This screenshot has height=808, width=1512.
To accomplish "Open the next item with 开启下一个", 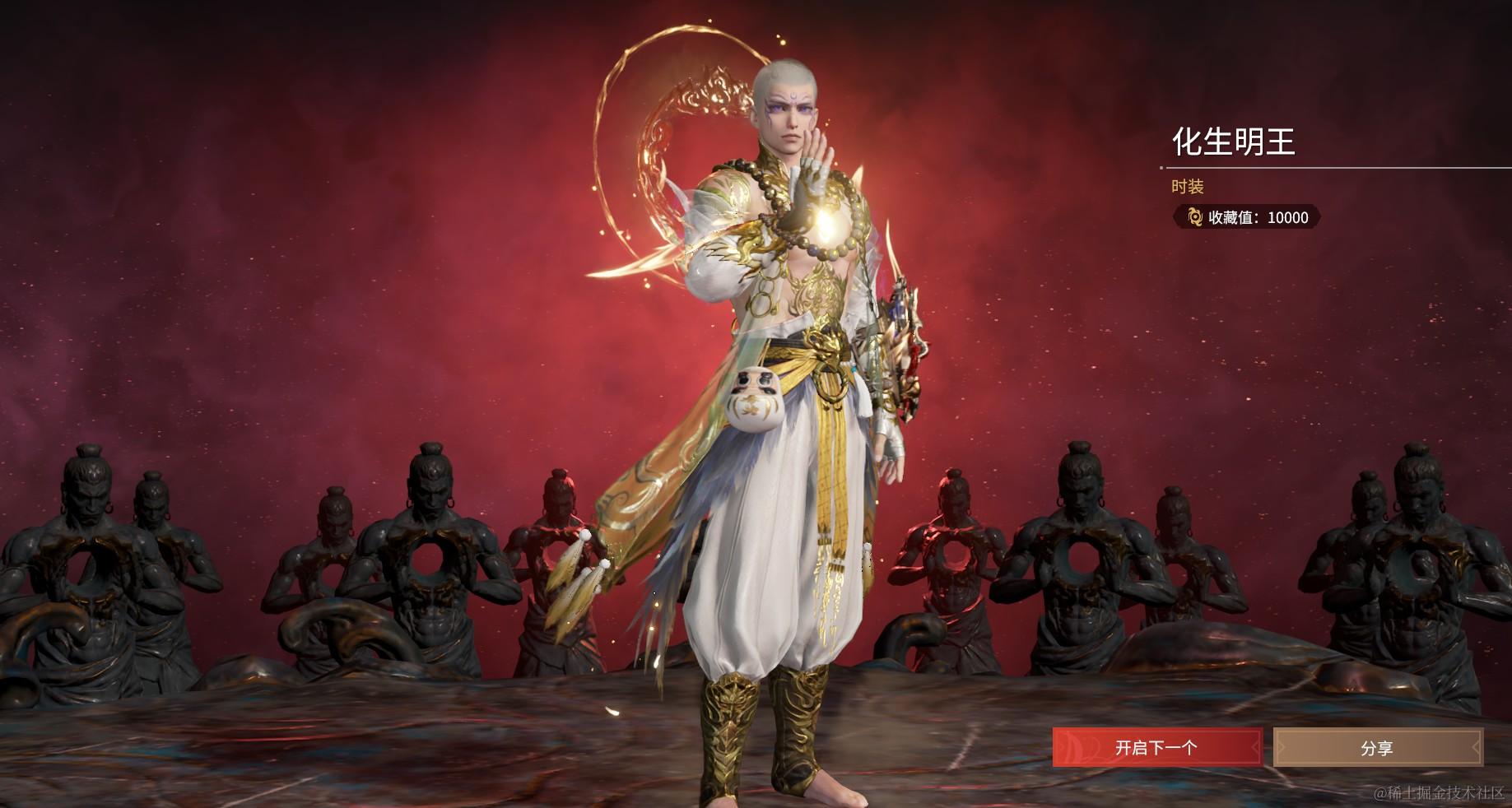I will click(x=1156, y=747).
